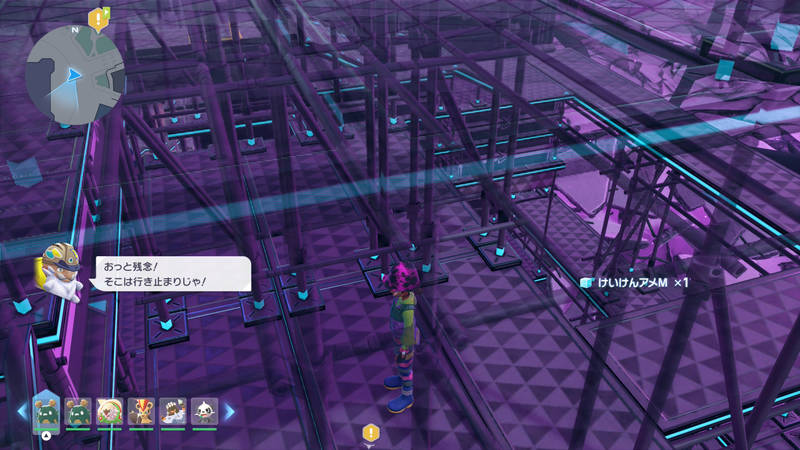Choose the pink flower-wreath Pokémon in party
The width and height of the screenshot is (800, 450).
coord(110,411)
